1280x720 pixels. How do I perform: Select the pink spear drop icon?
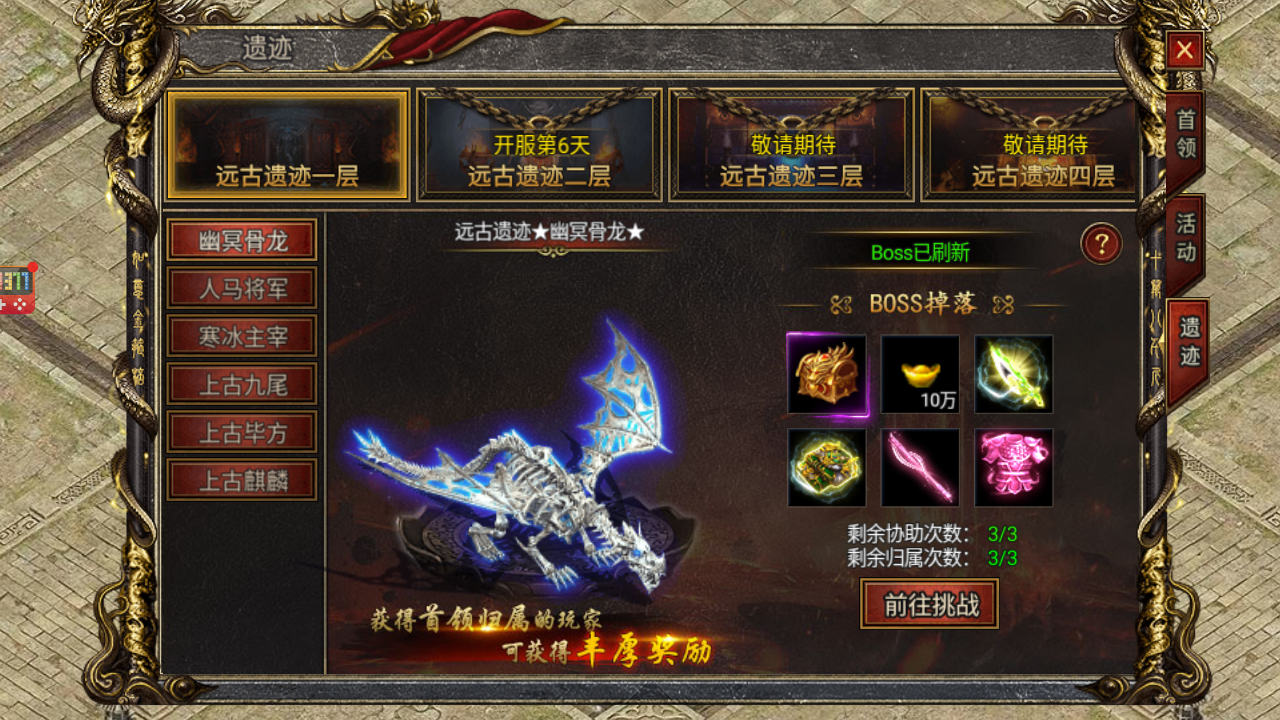(920, 467)
